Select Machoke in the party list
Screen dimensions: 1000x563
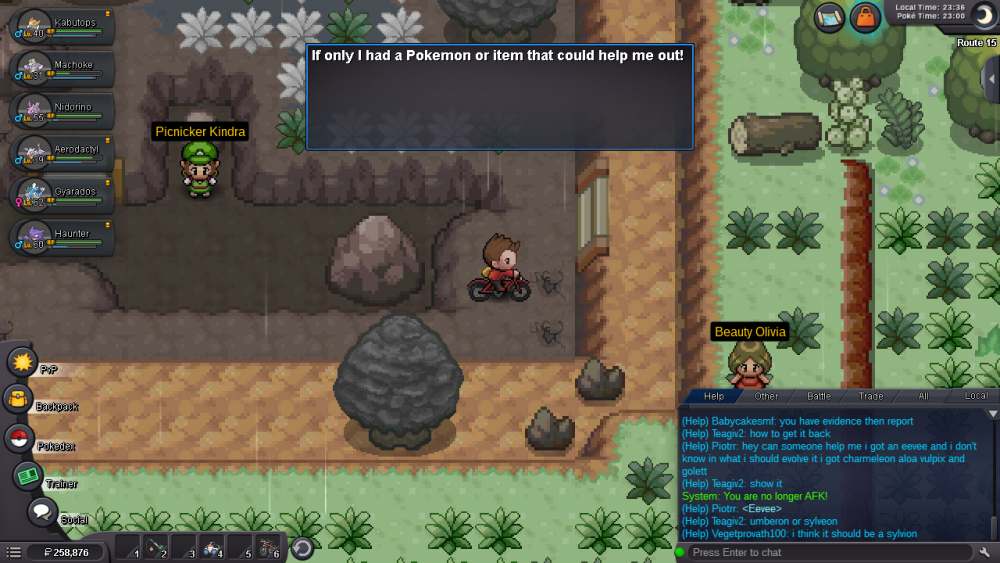(60, 69)
